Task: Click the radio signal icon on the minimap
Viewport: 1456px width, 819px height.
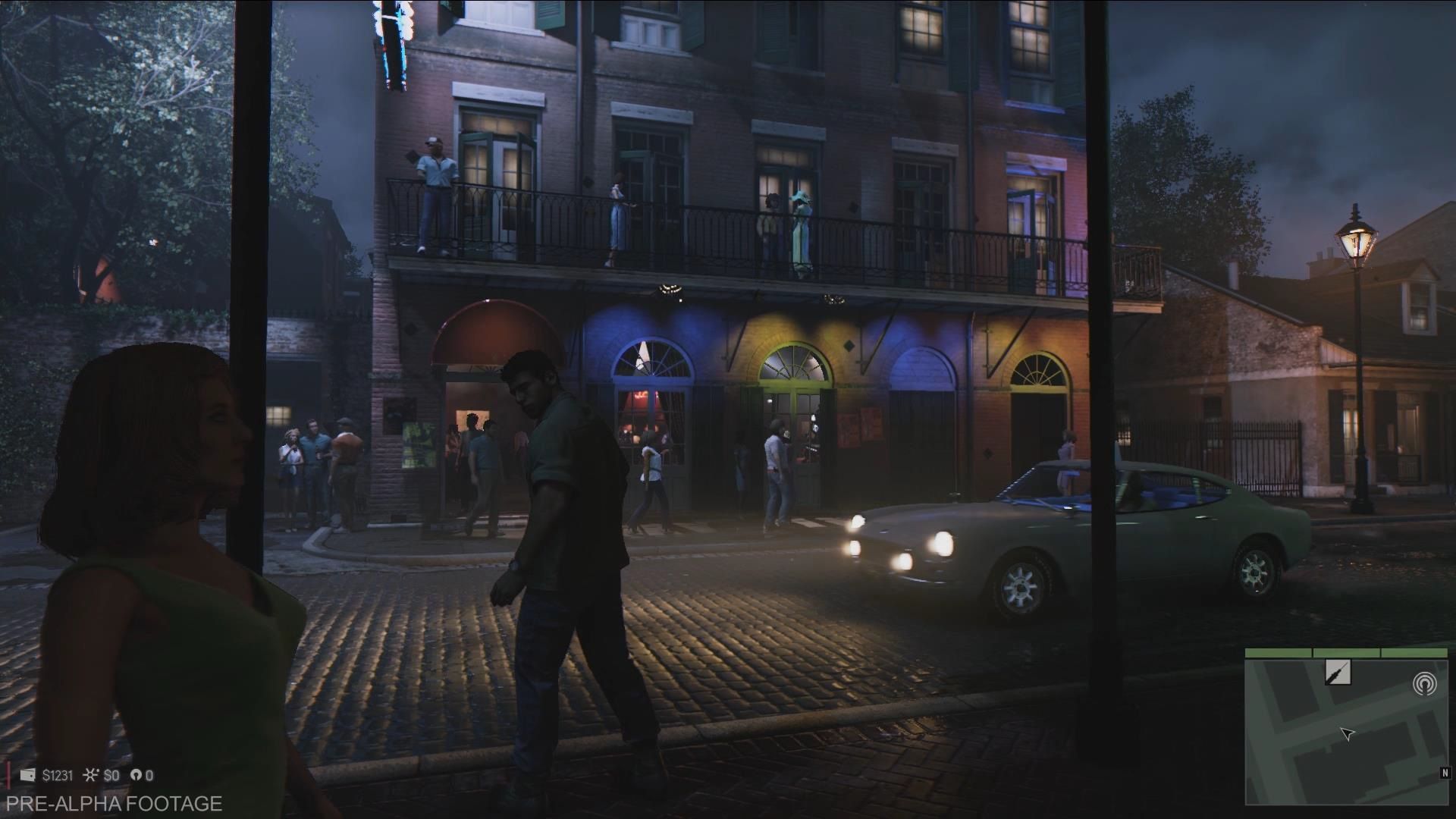Action: (1425, 683)
